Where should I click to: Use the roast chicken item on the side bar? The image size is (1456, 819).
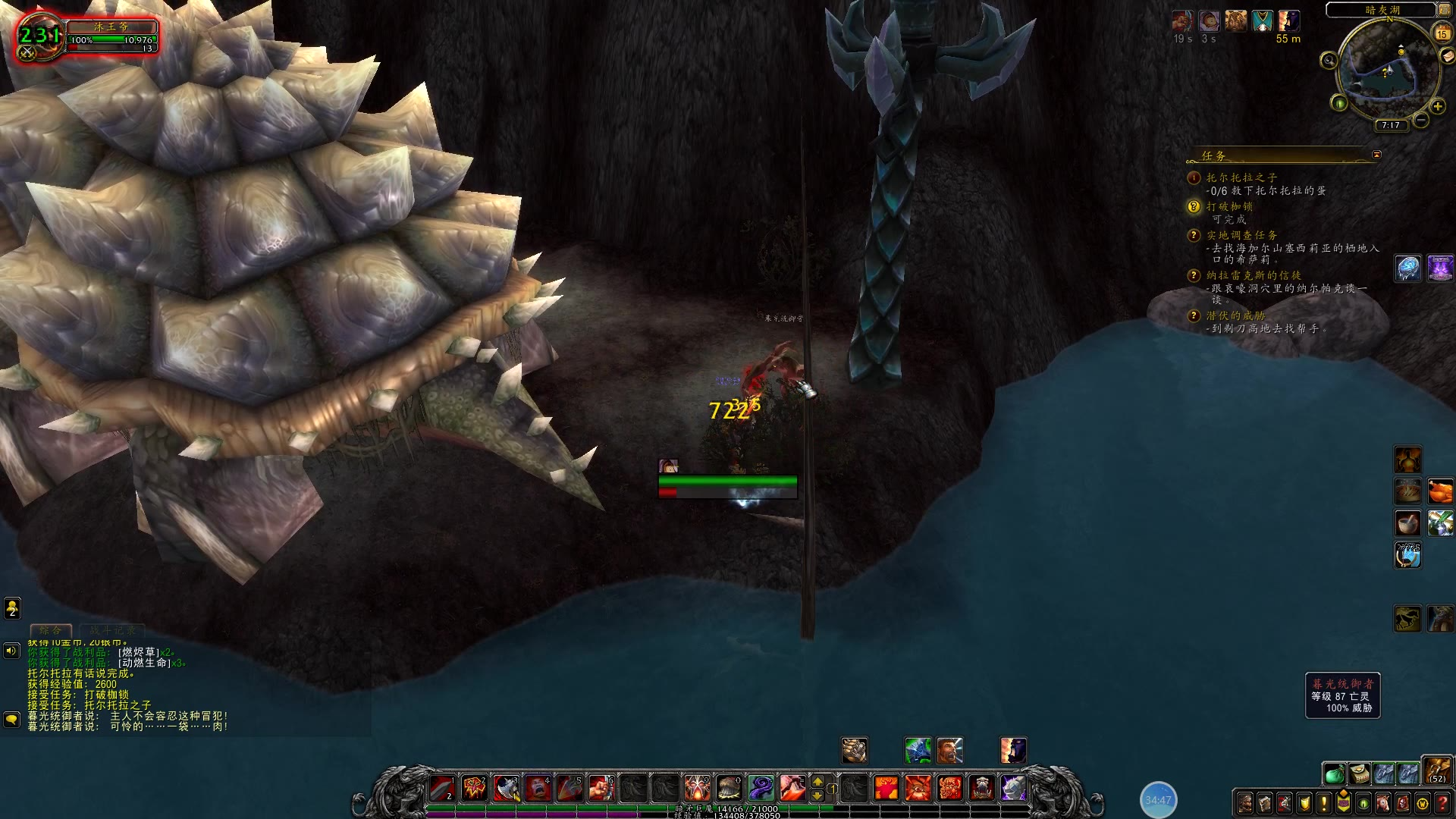1440,491
